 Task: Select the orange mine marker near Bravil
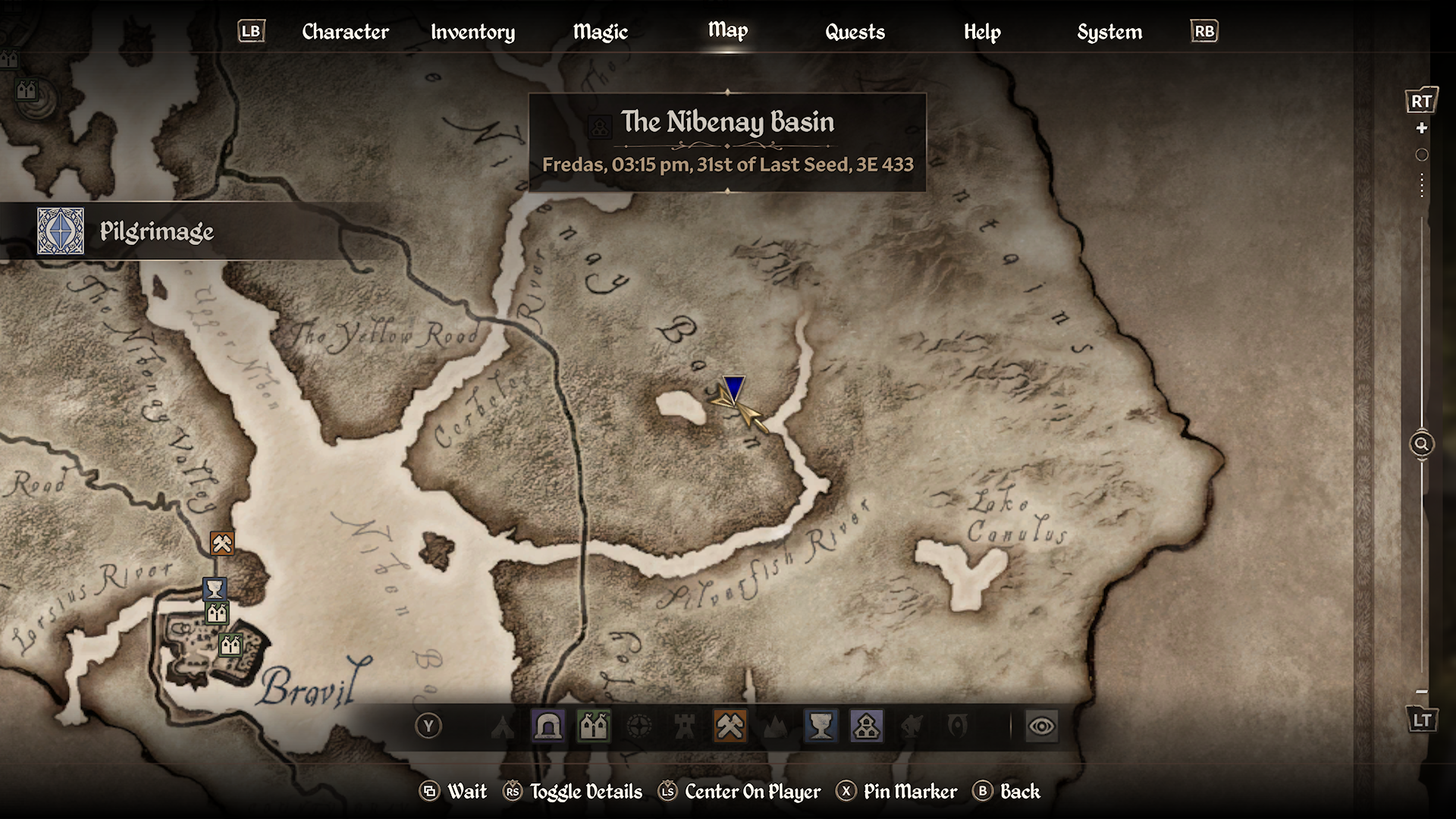click(x=222, y=543)
